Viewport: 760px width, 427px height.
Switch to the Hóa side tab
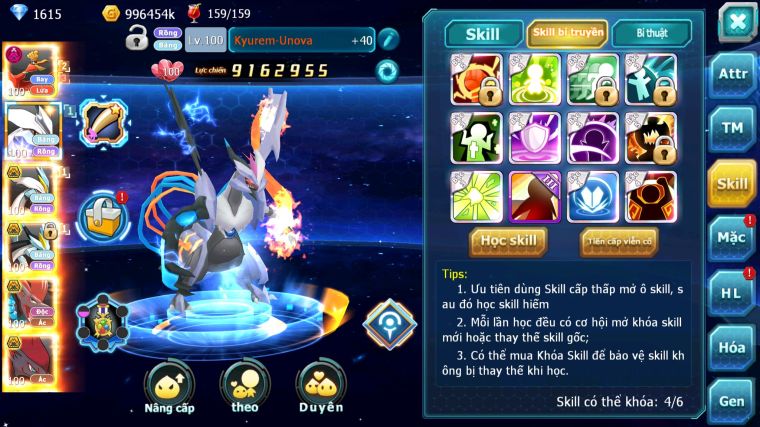[x=732, y=347]
